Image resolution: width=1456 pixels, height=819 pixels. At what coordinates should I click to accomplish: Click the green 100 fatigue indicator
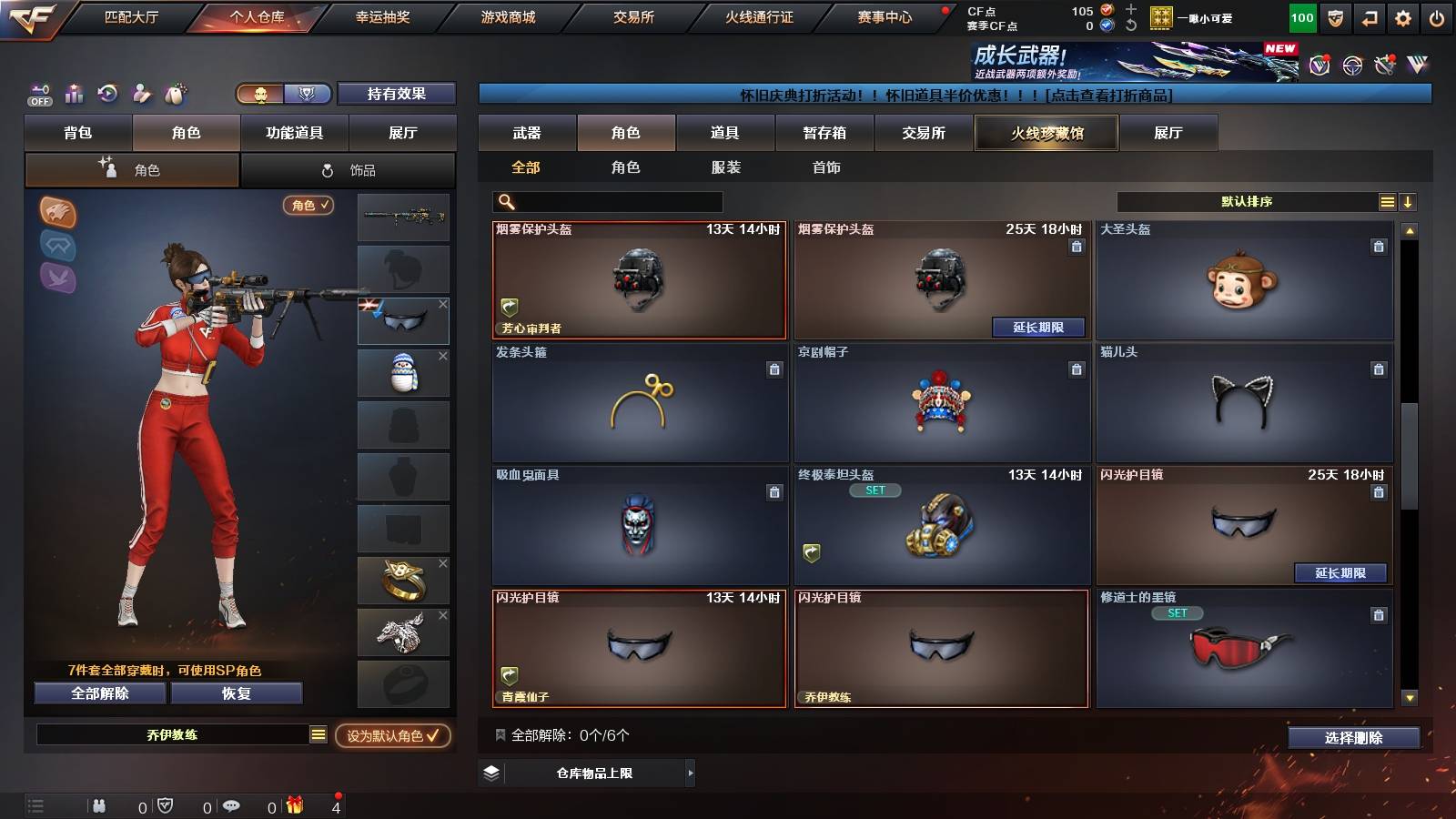click(1301, 16)
